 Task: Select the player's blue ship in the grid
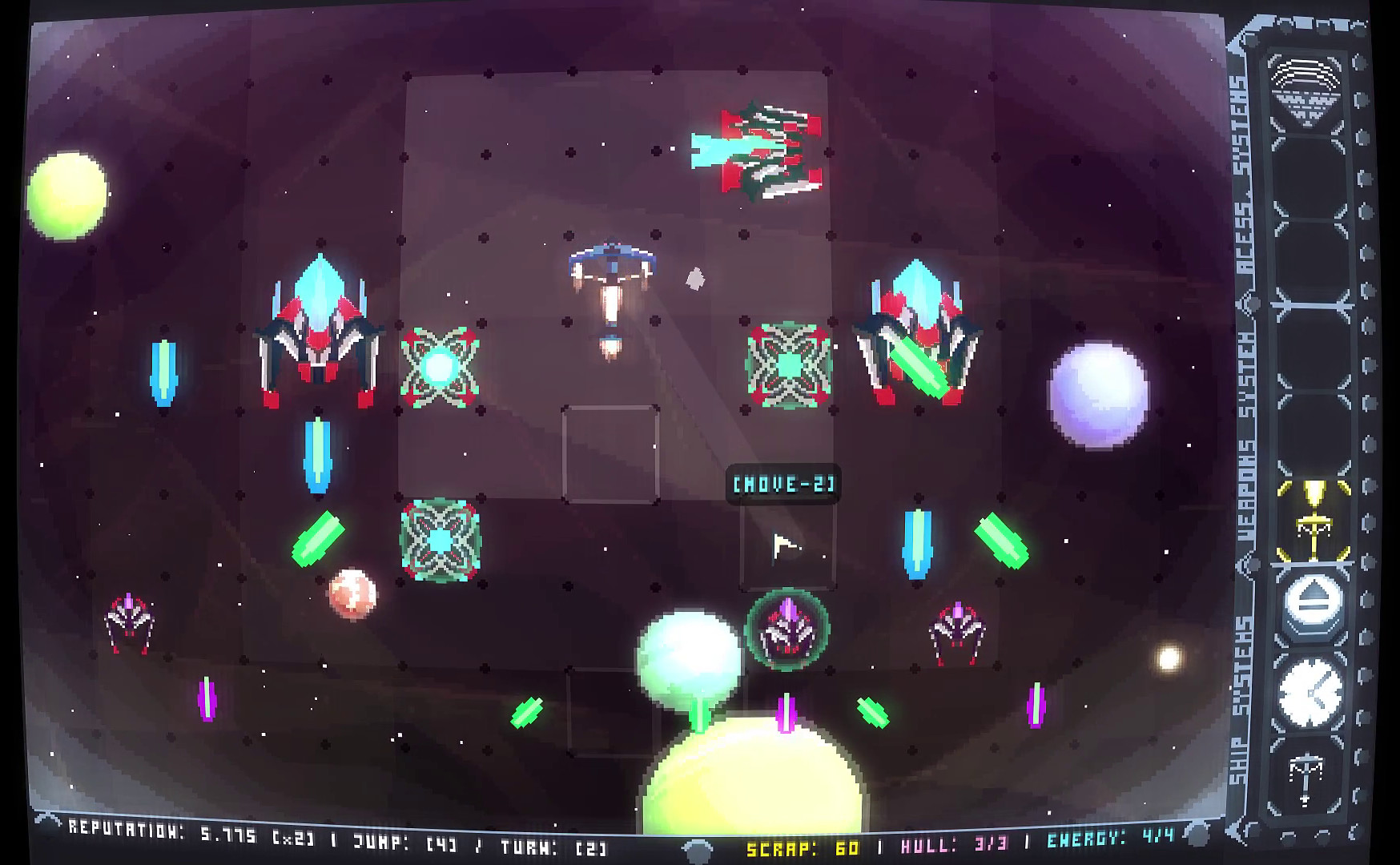pos(612,264)
